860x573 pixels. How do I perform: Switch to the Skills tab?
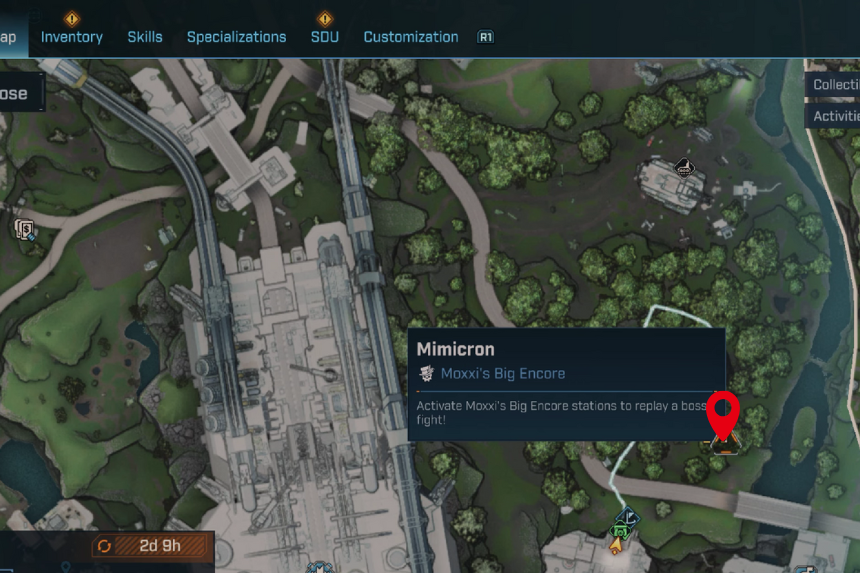pos(145,37)
